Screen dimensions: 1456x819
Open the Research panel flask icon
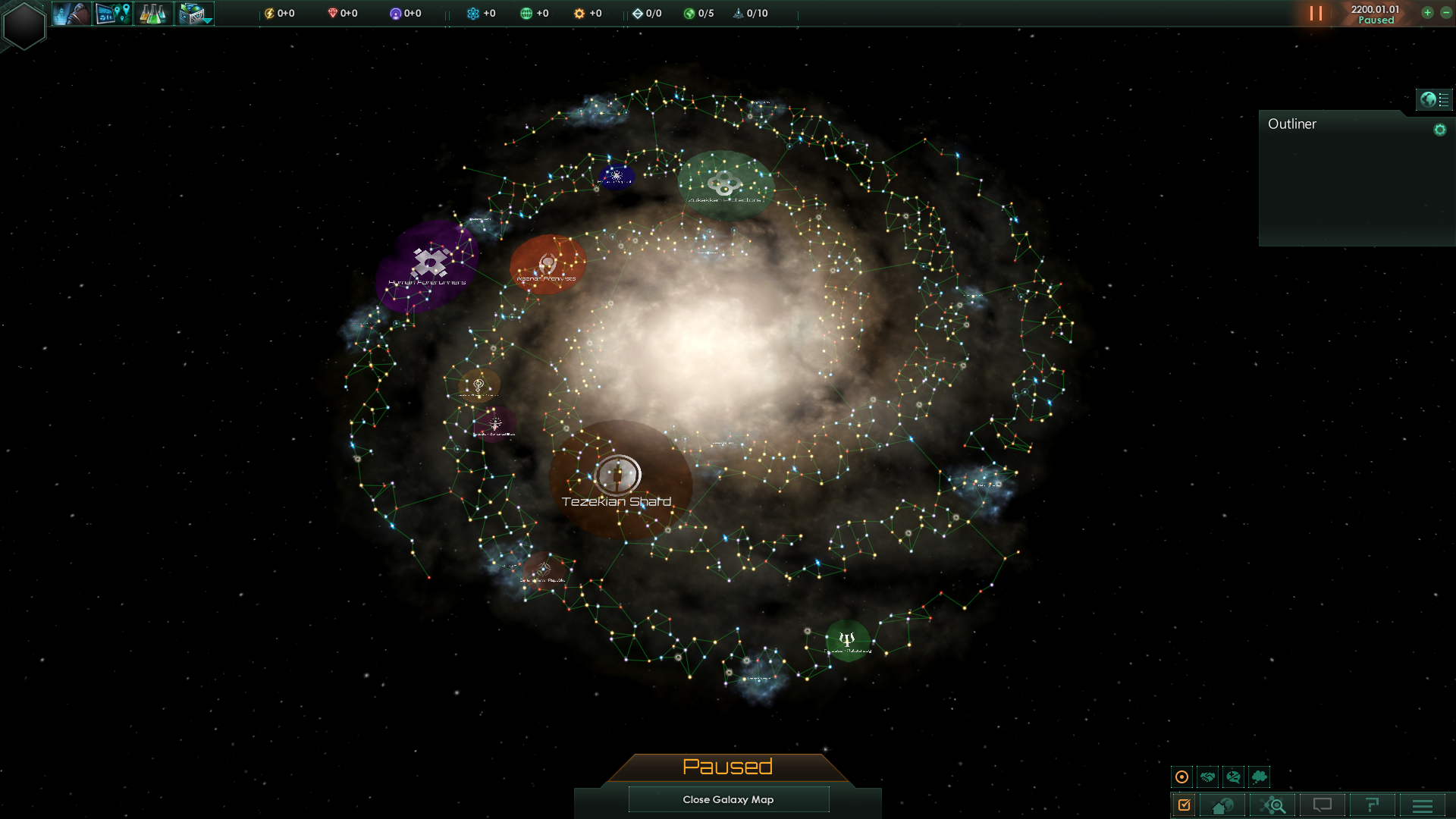pyautogui.click(x=153, y=13)
